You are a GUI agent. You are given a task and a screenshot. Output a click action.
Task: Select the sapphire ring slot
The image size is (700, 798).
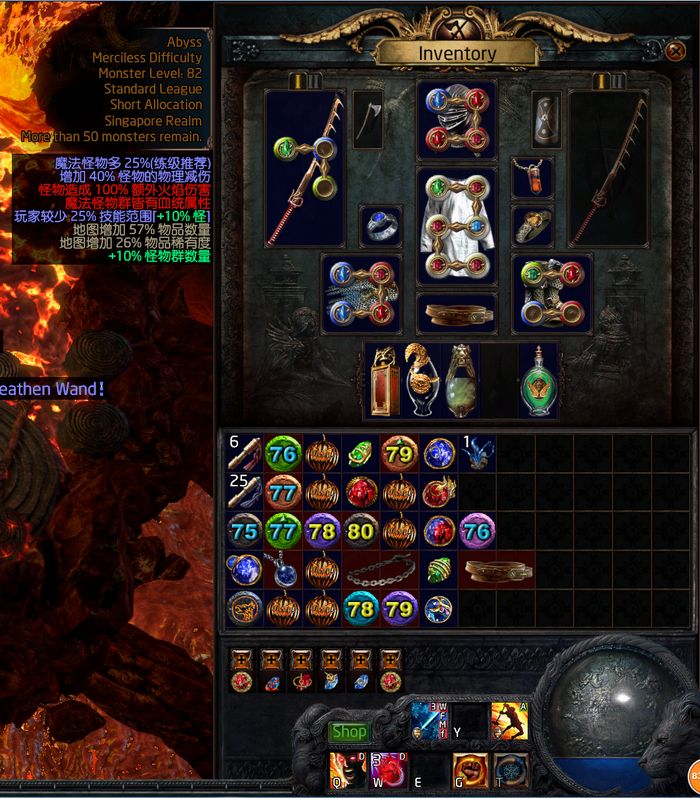[380, 225]
